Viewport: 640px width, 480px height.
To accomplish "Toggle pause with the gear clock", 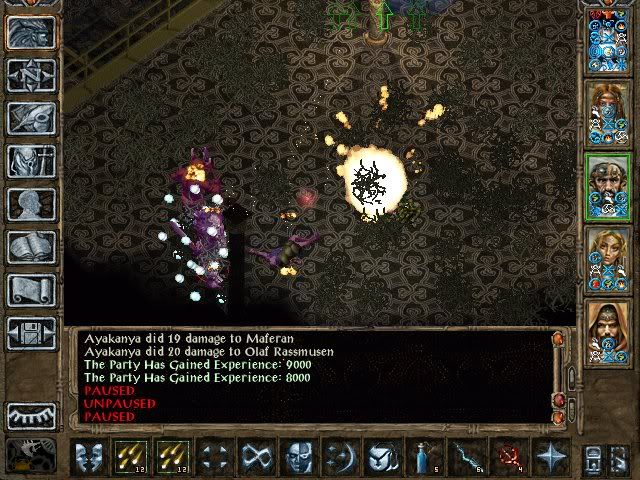I will coord(31,453).
